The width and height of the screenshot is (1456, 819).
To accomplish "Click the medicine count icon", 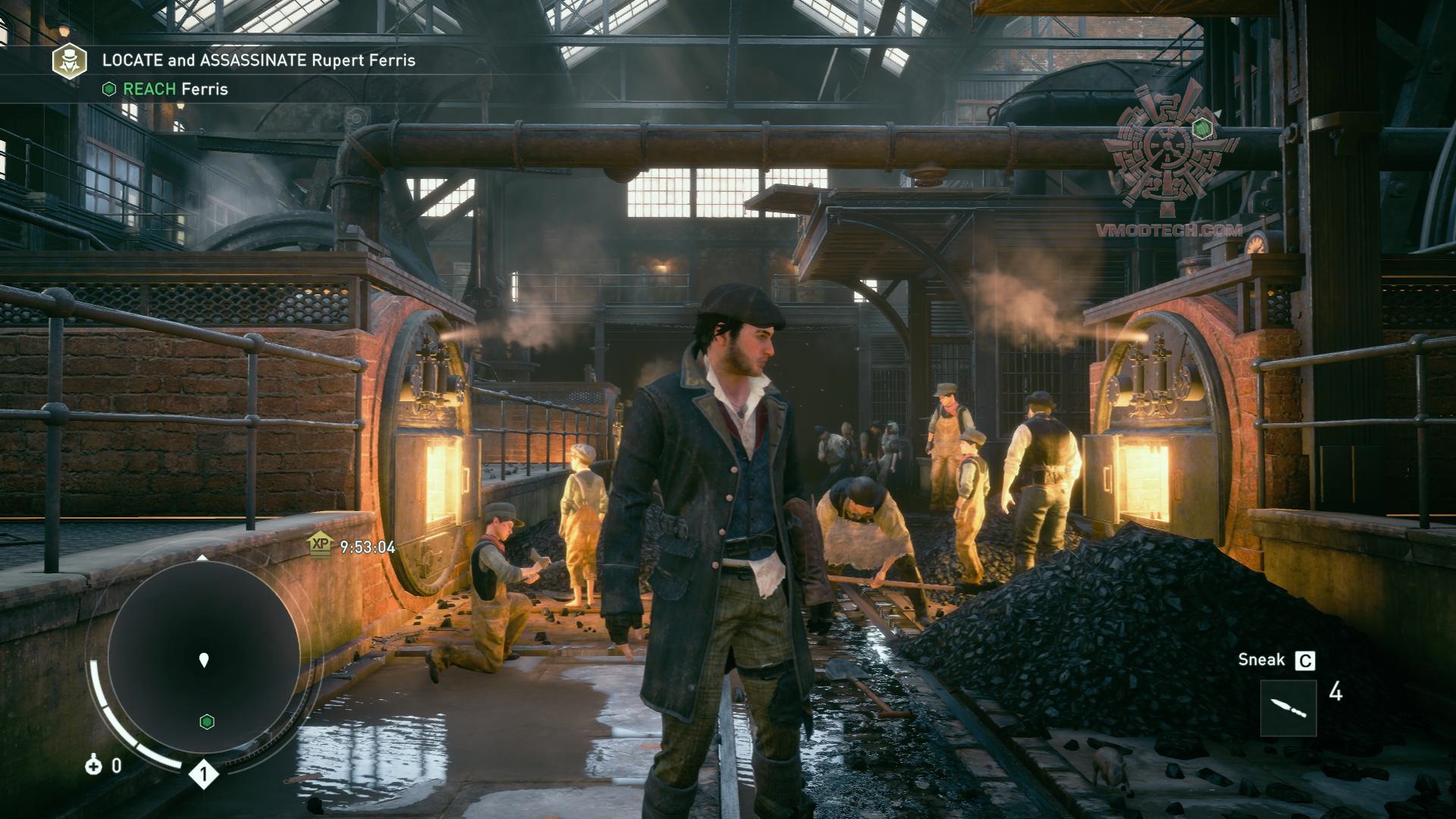I will click(x=93, y=765).
